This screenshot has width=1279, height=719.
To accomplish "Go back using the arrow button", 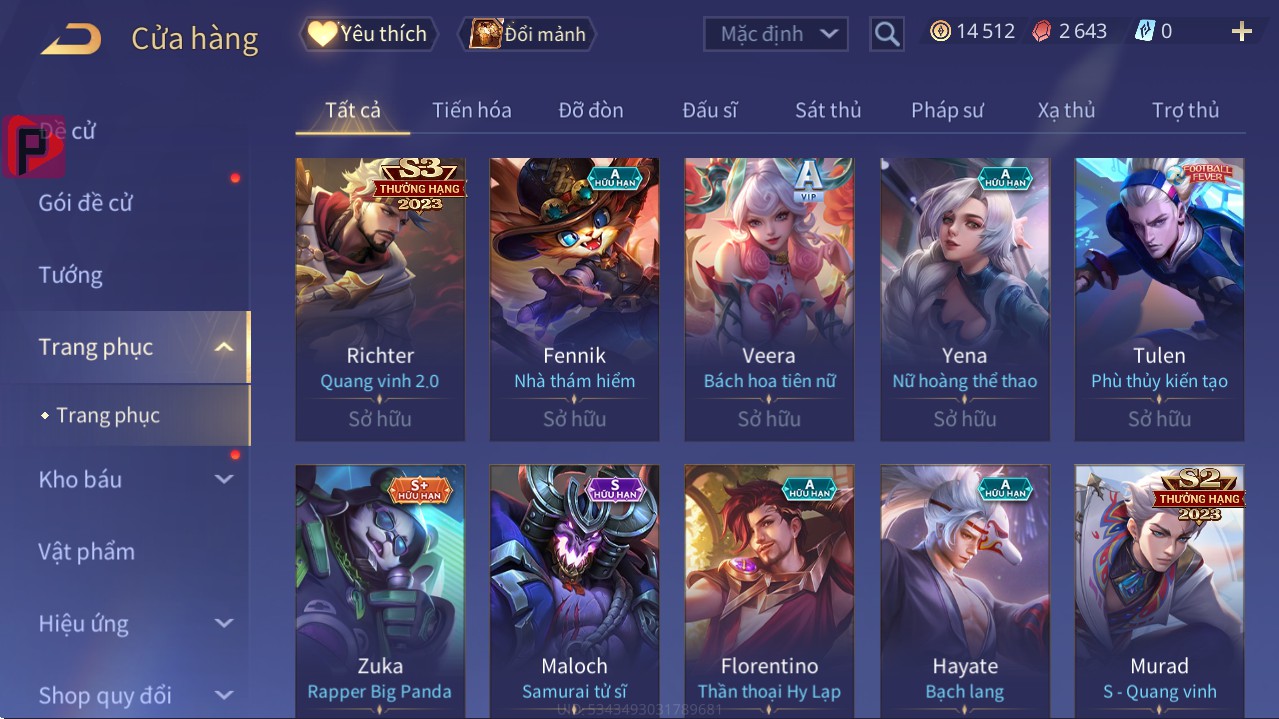I will (x=71, y=39).
